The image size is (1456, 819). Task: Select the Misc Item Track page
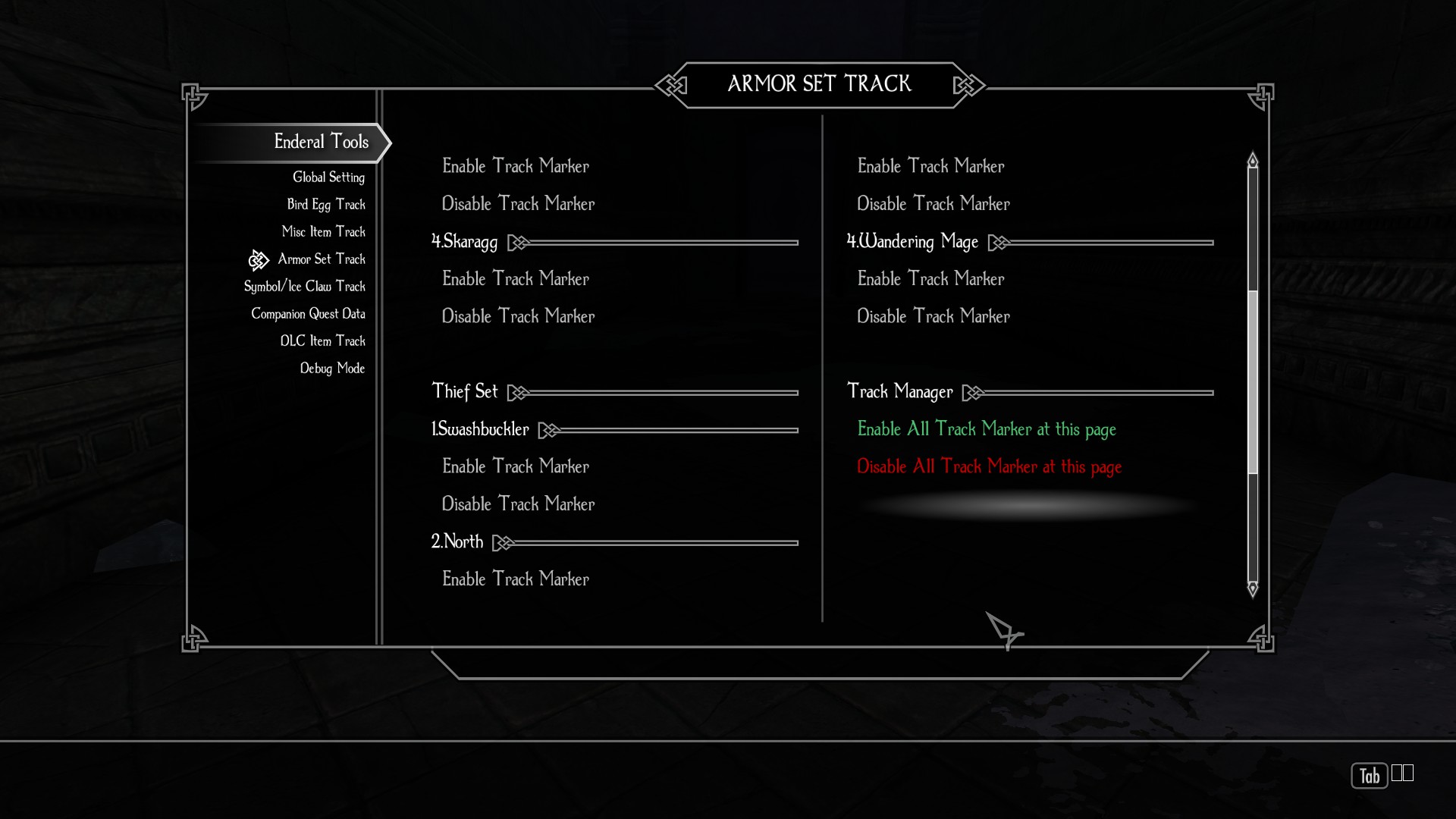[x=323, y=232]
